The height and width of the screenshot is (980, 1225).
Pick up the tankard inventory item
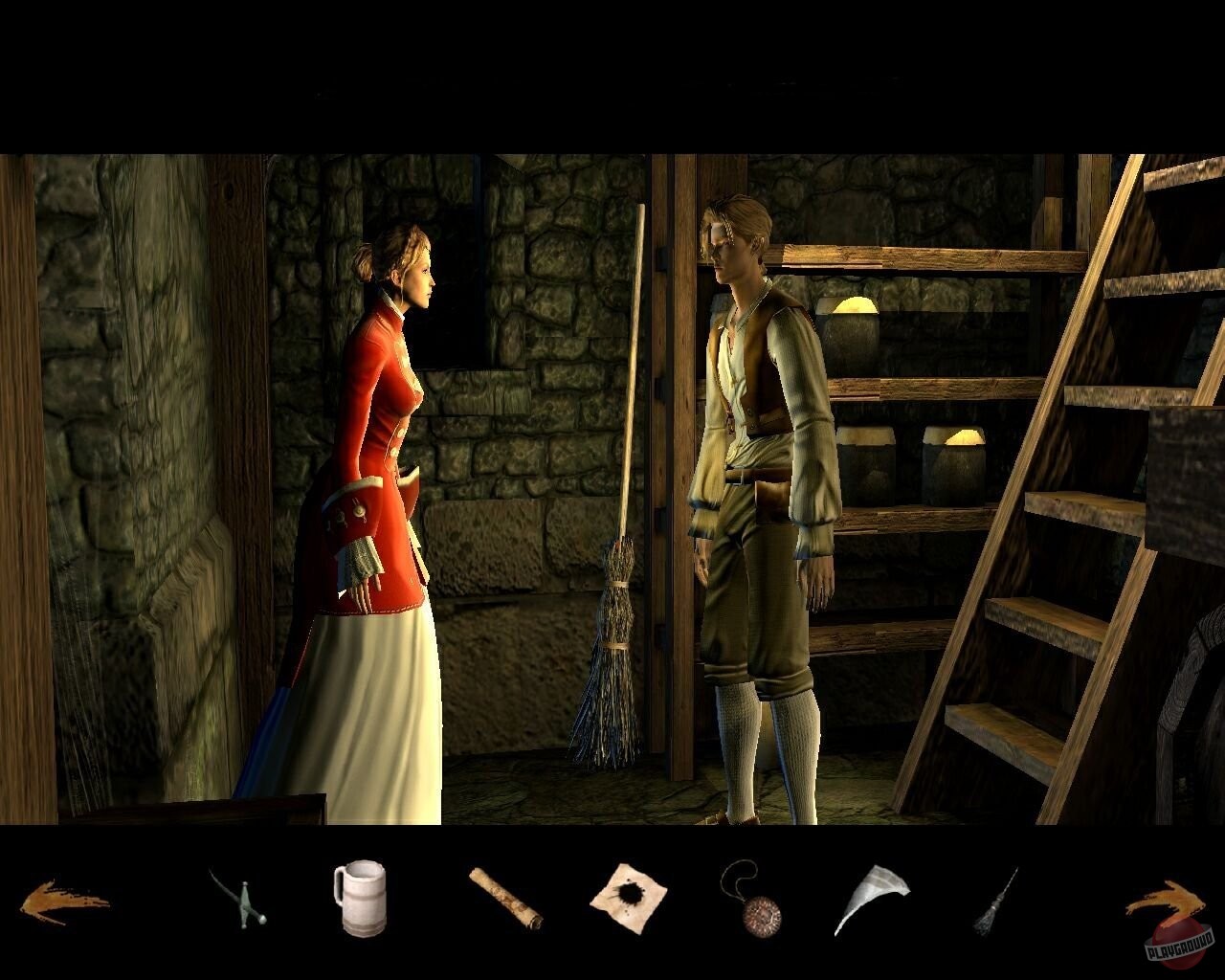click(361, 898)
